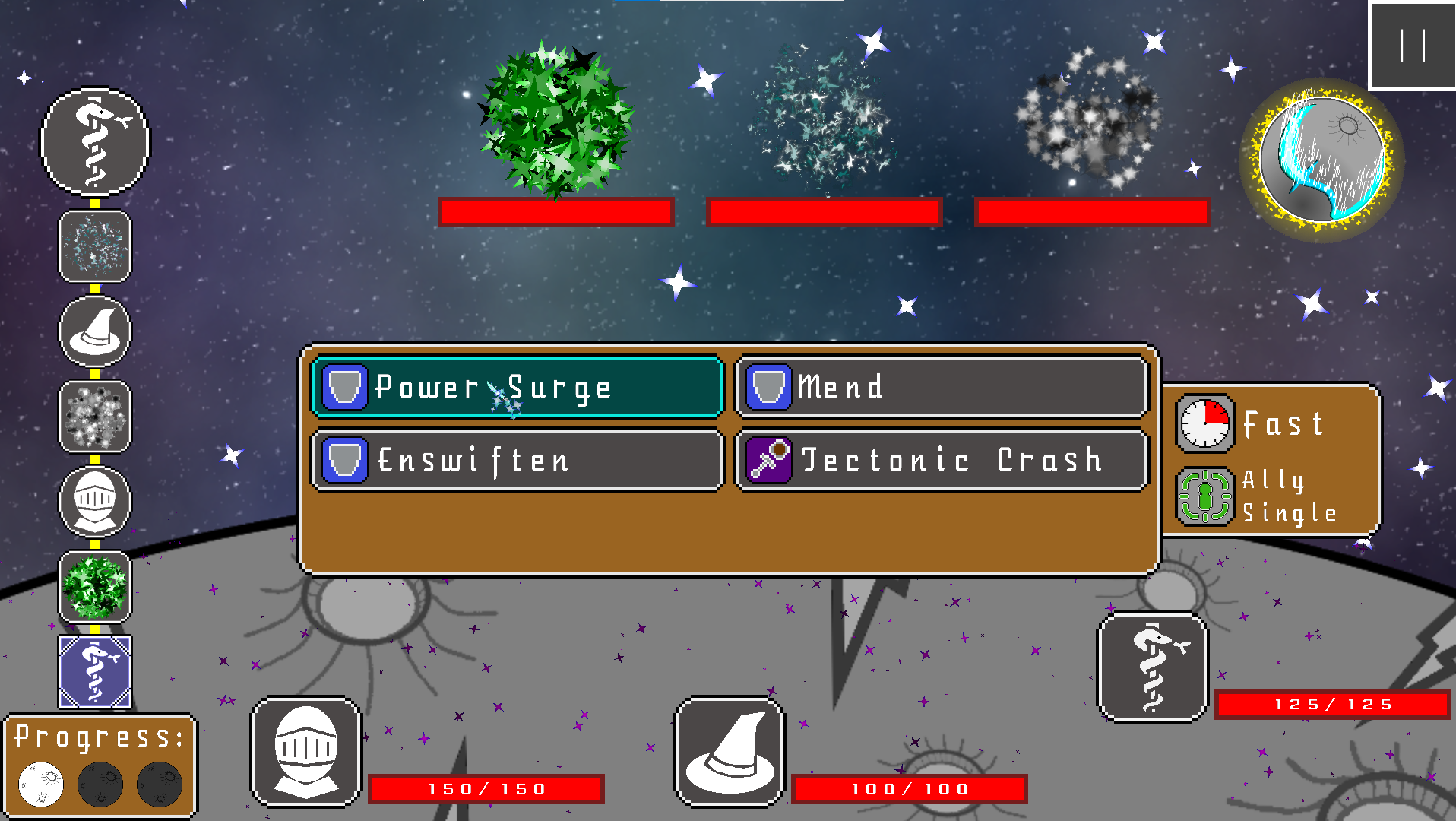This screenshot has width=1456, height=821.
Task: Target the green star cluster enemy
Action: coord(556,119)
